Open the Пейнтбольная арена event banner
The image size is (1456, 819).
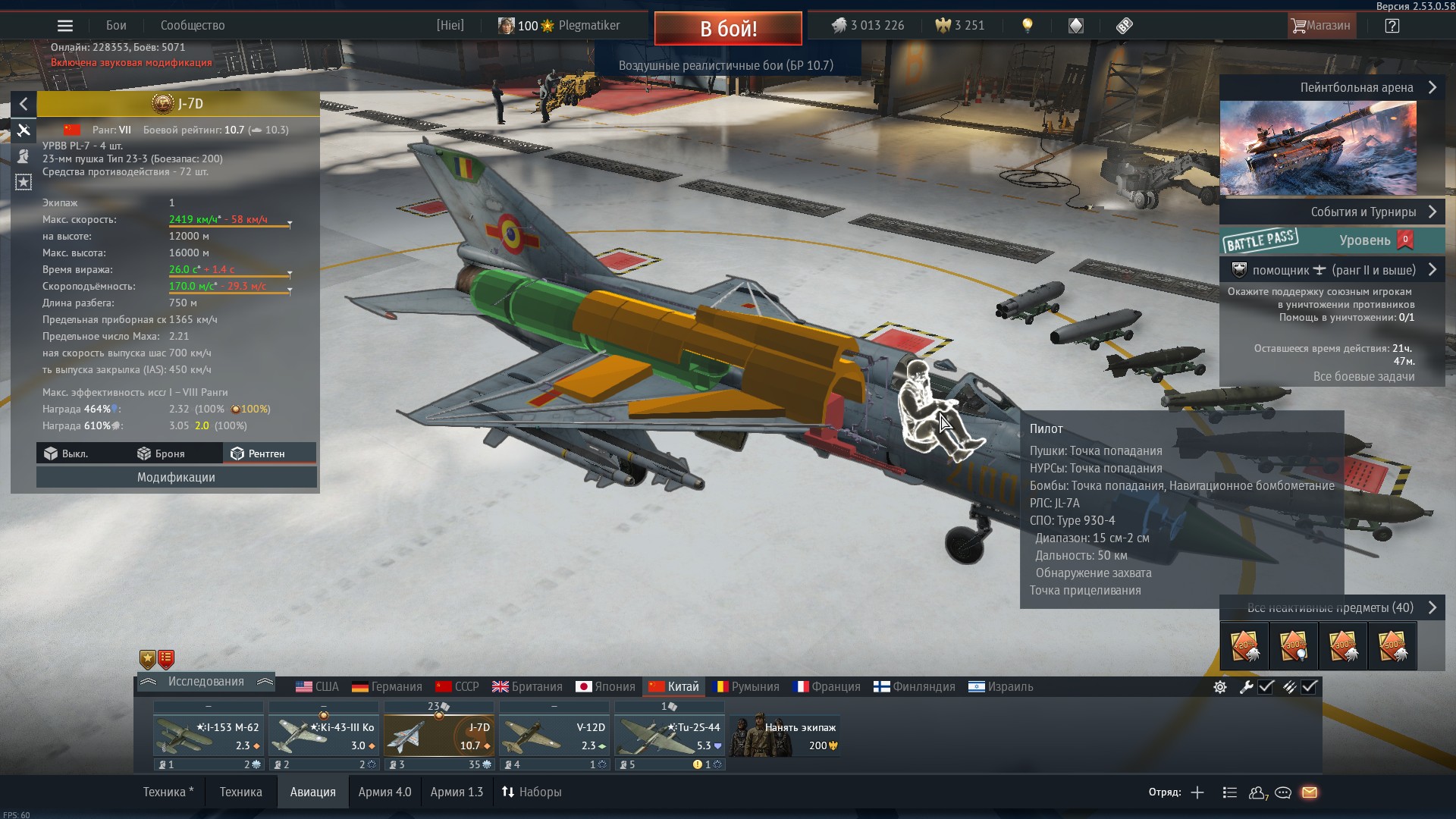tap(1332, 88)
